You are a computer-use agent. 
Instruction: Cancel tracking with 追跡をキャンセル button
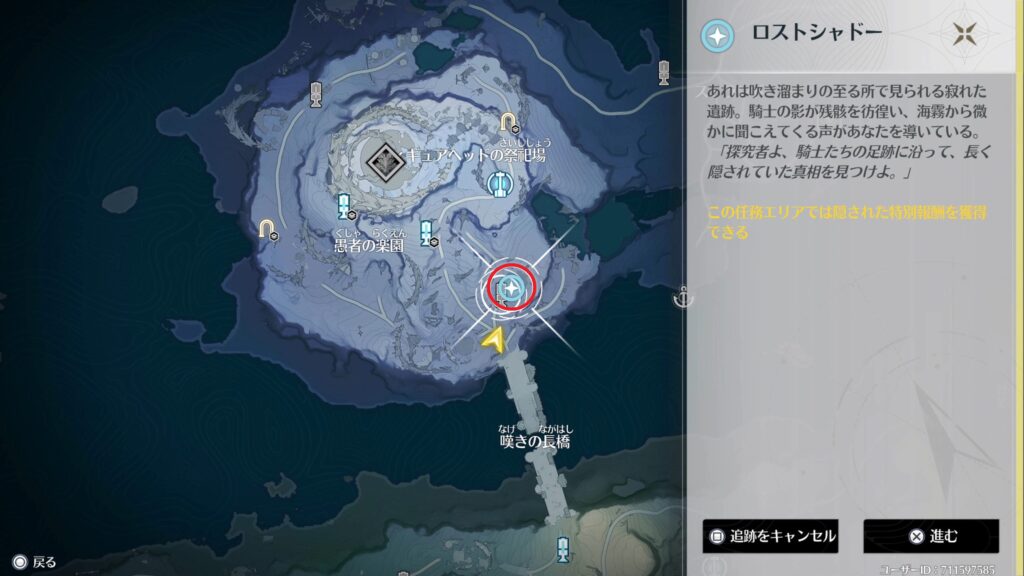tap(769, 536)
